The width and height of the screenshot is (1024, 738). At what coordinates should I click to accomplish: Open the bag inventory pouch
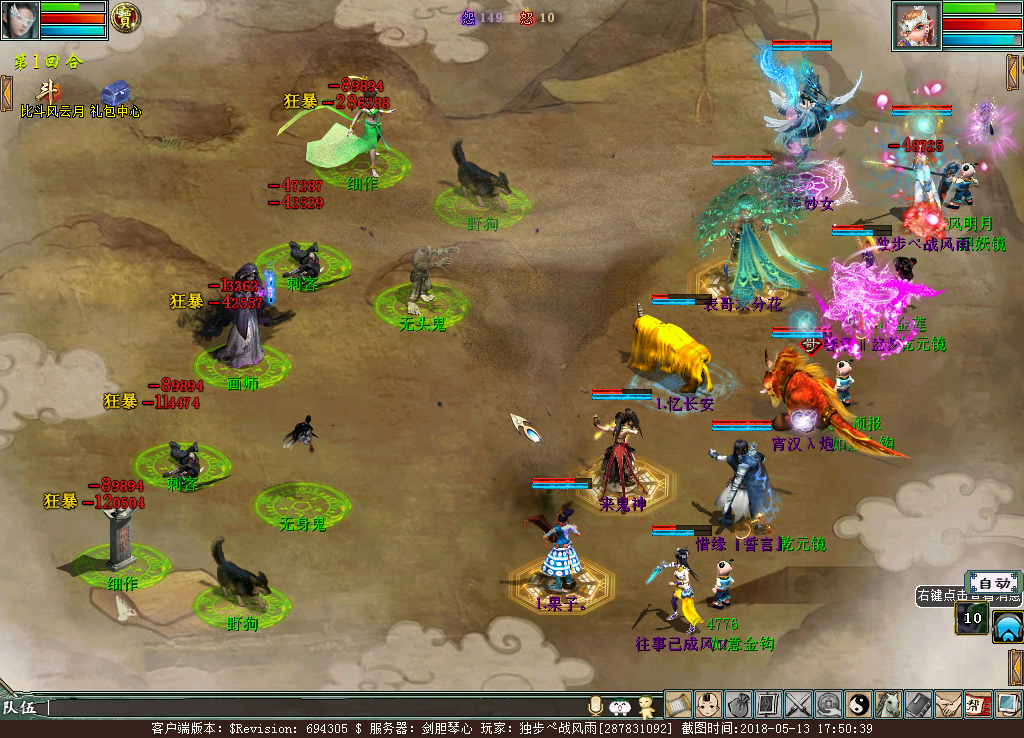(739, 705)
